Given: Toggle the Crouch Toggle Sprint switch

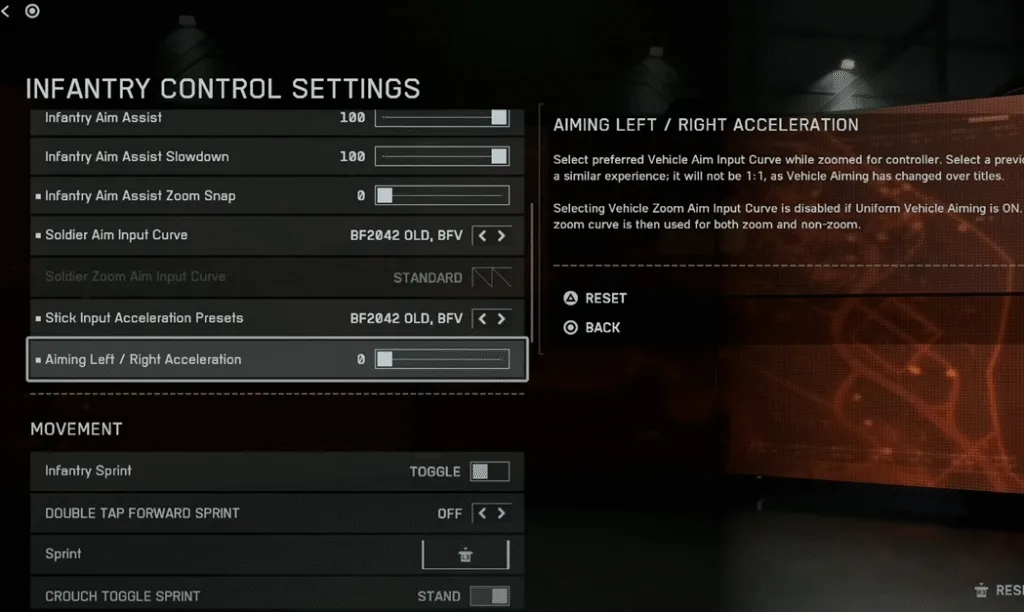Looking at the screenshot, I should [490, 596].
